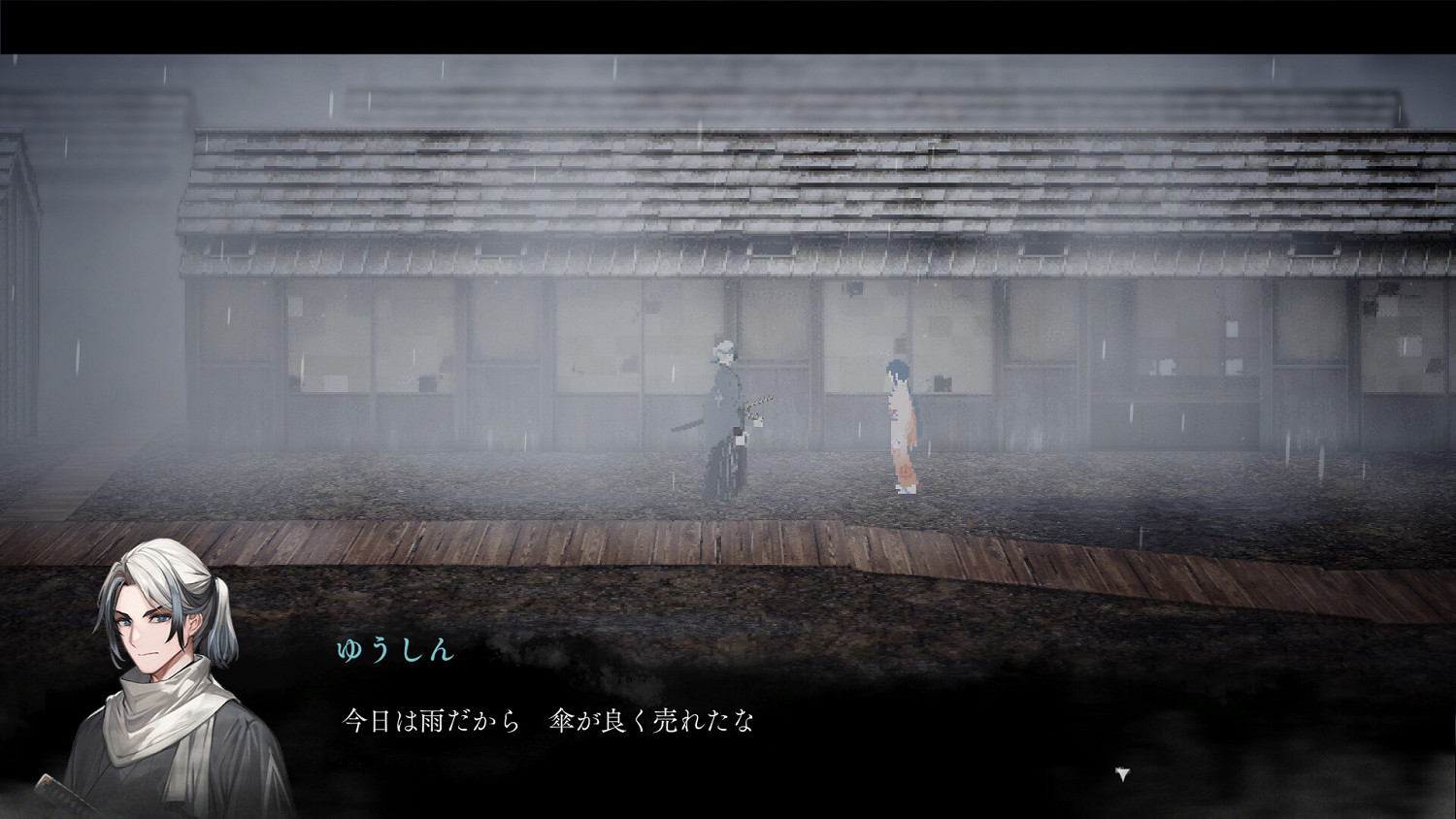Click the dark letterbox bar at the top

click(728, 19)
